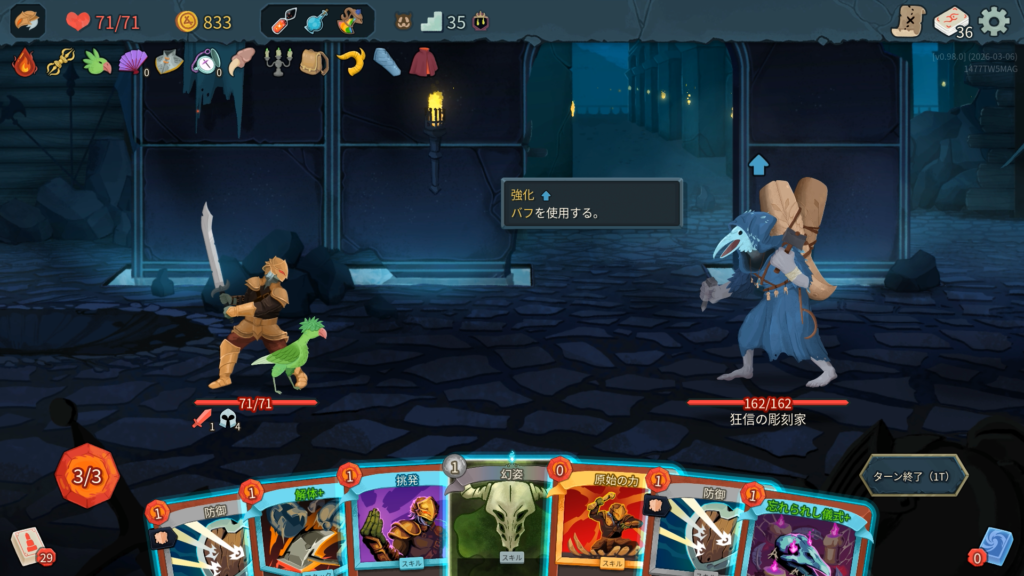This screenshot has width=1024, height=576.
Task: Open the map scroll
Action: click(908, 21)
